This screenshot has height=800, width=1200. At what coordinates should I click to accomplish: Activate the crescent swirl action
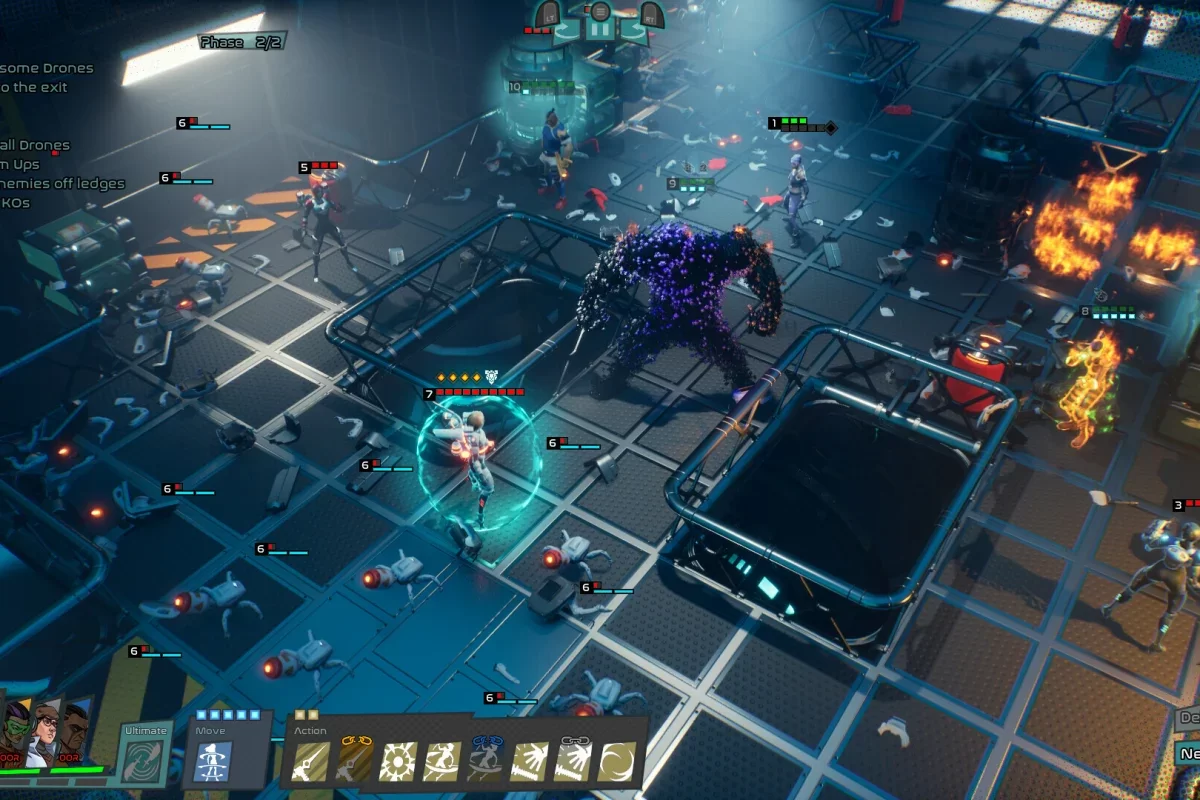pyautogui.click(x=617, y=762)
